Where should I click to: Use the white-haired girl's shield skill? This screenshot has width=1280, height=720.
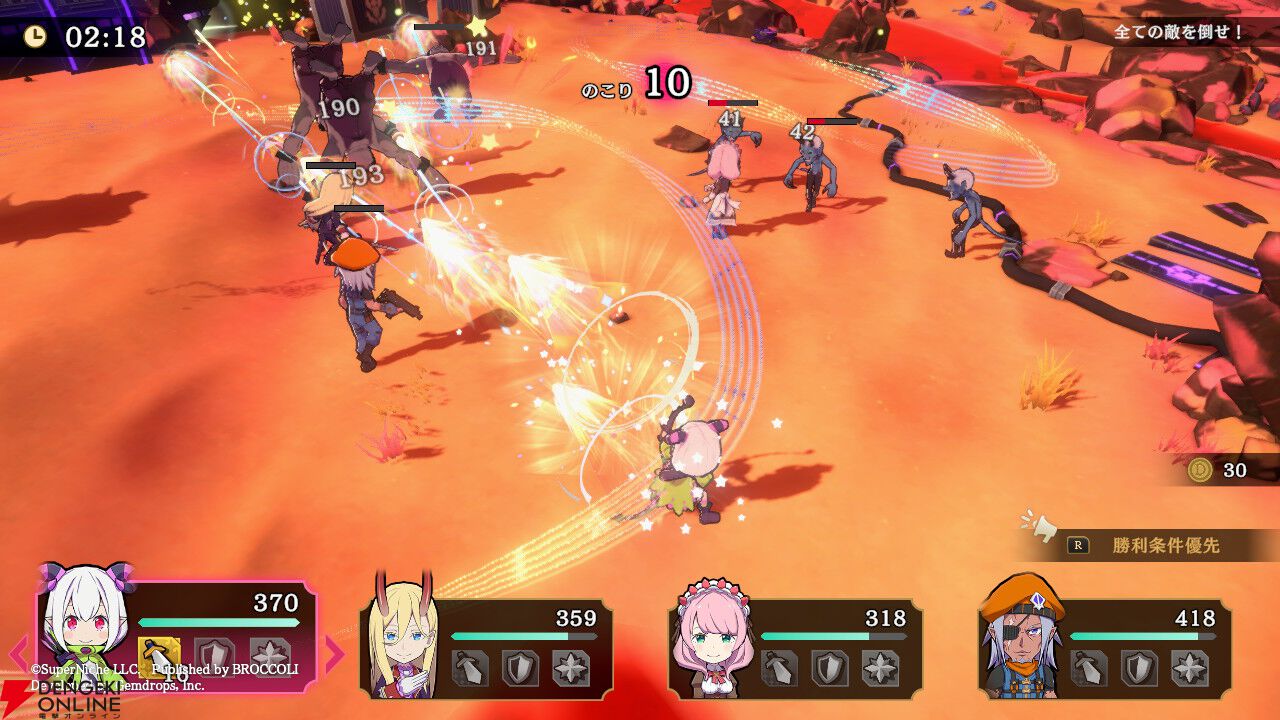pos(214,655)
